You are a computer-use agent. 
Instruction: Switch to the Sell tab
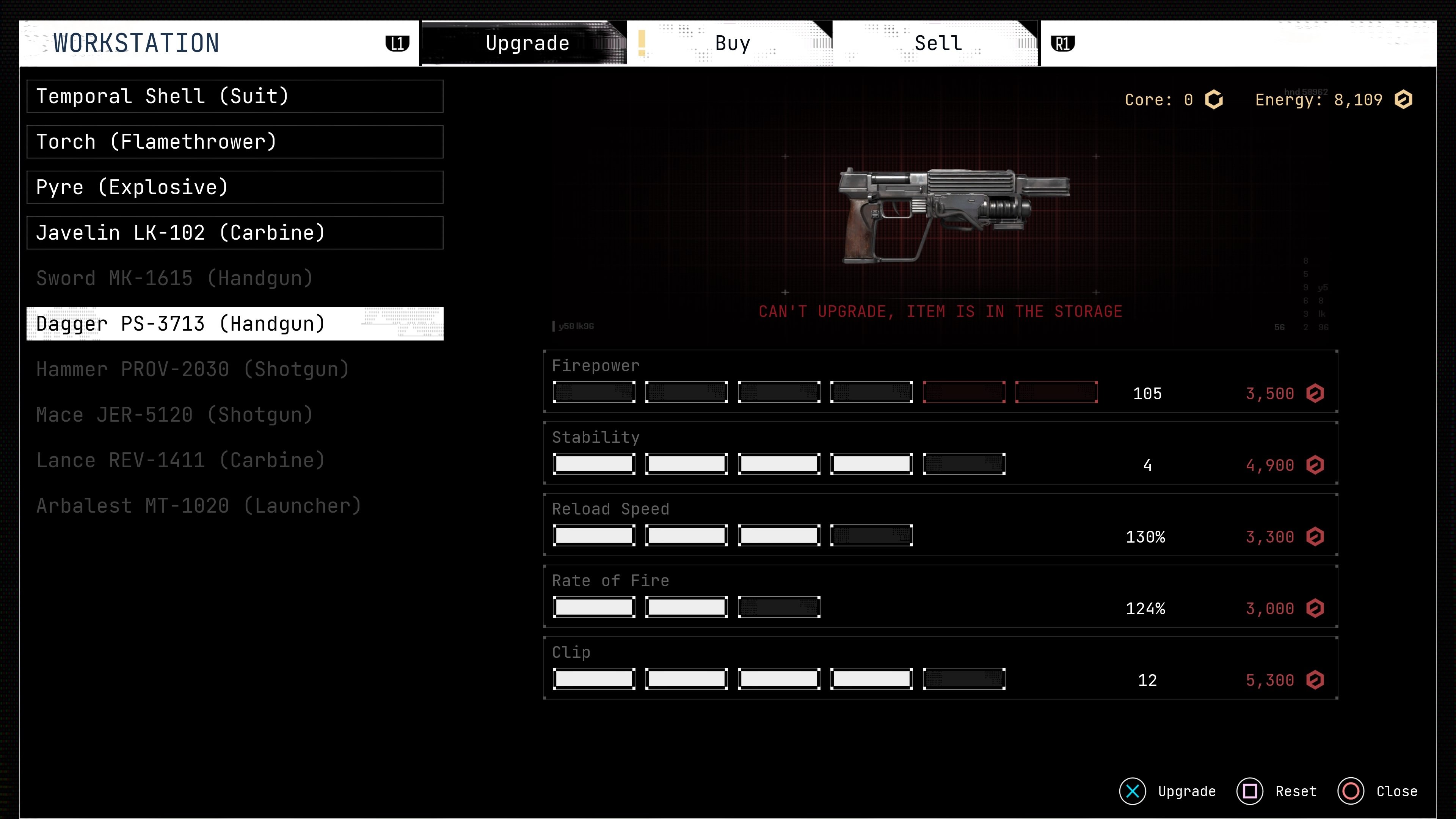point(938,44)
